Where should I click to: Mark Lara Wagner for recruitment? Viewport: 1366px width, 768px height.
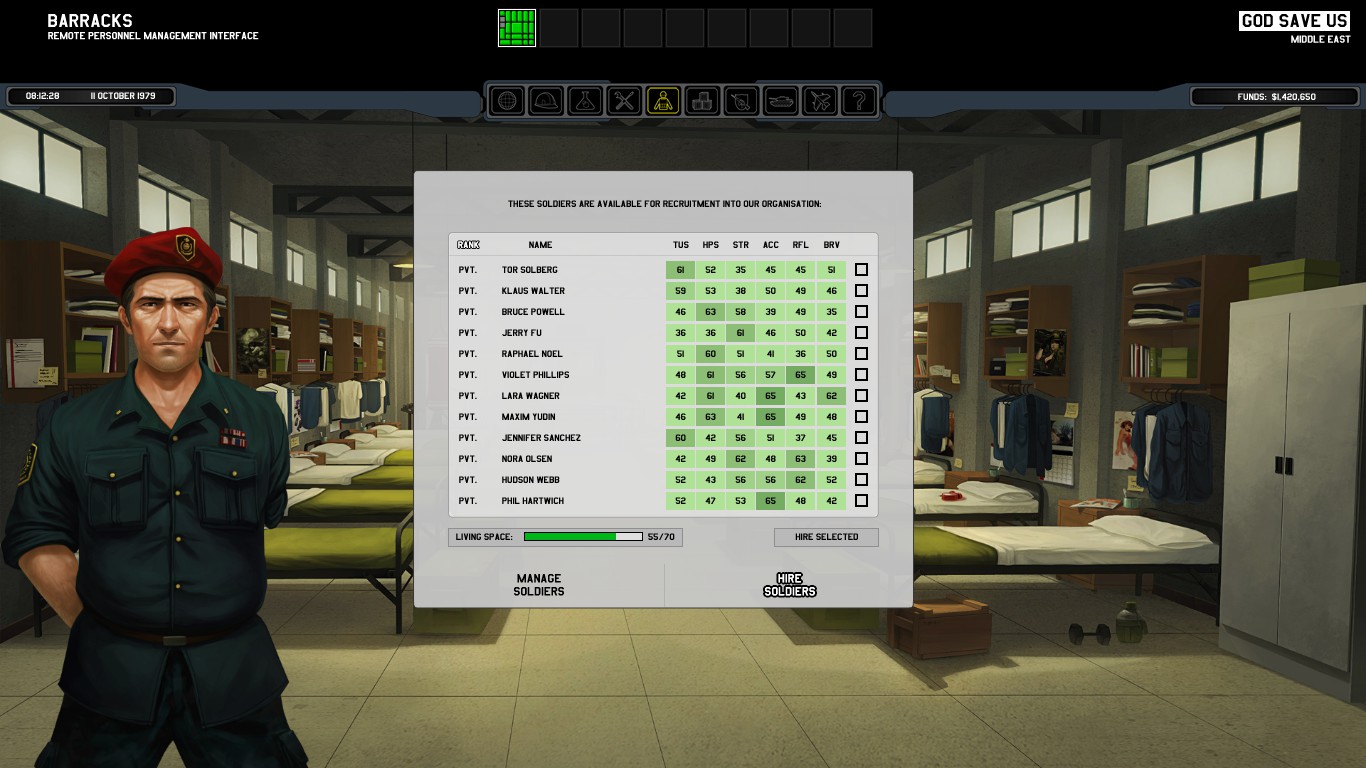pyautogui.click(x=861, y=396)
